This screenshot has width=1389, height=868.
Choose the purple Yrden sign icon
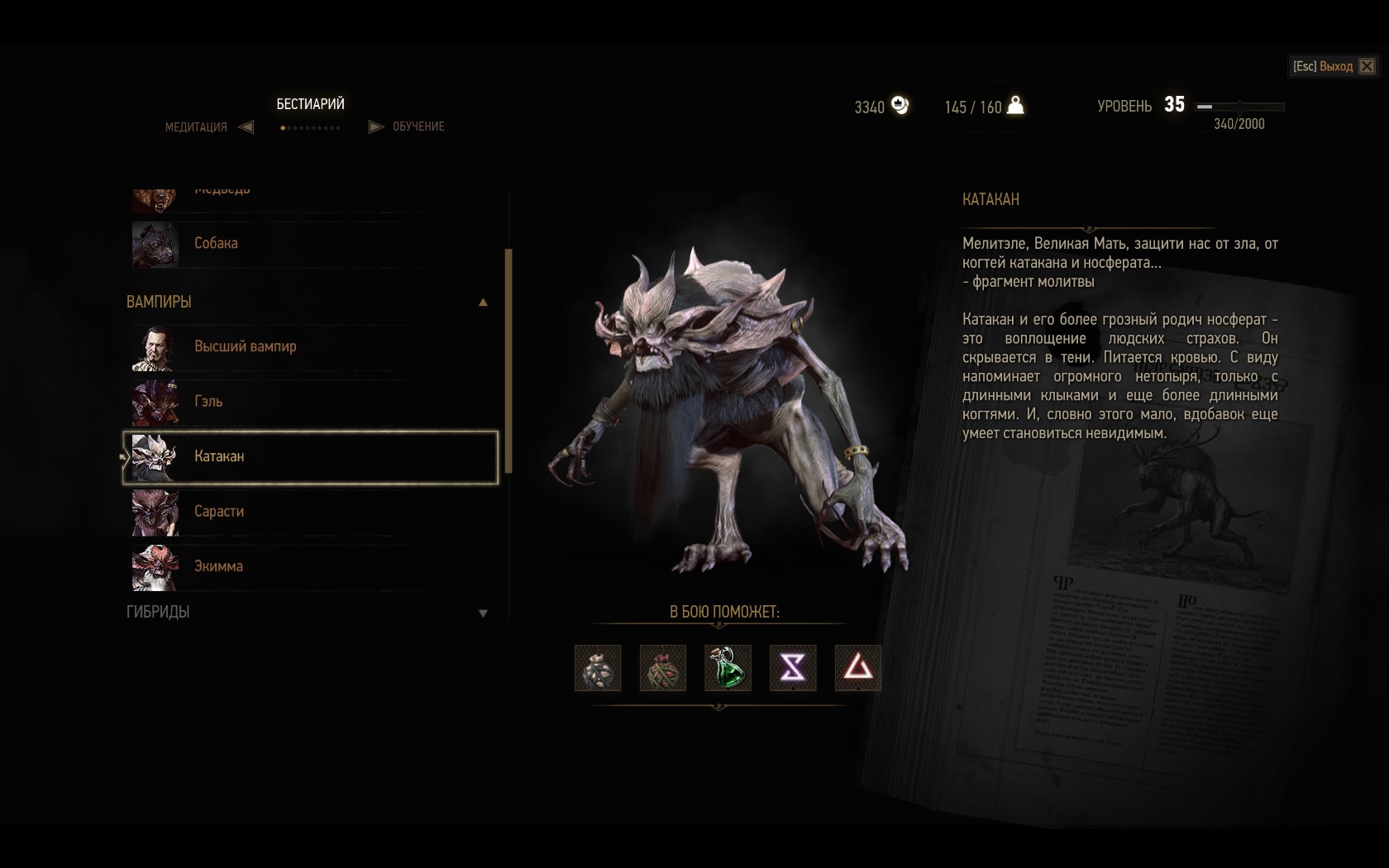(793, 667)
